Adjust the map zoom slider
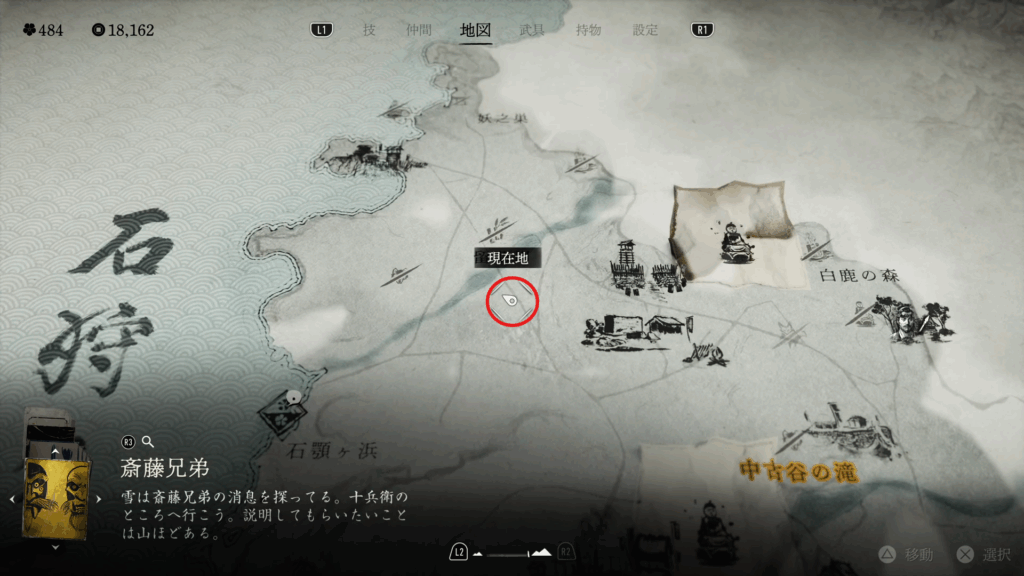Viewport: 1024px width, 576px height. [x=512, y=553]
